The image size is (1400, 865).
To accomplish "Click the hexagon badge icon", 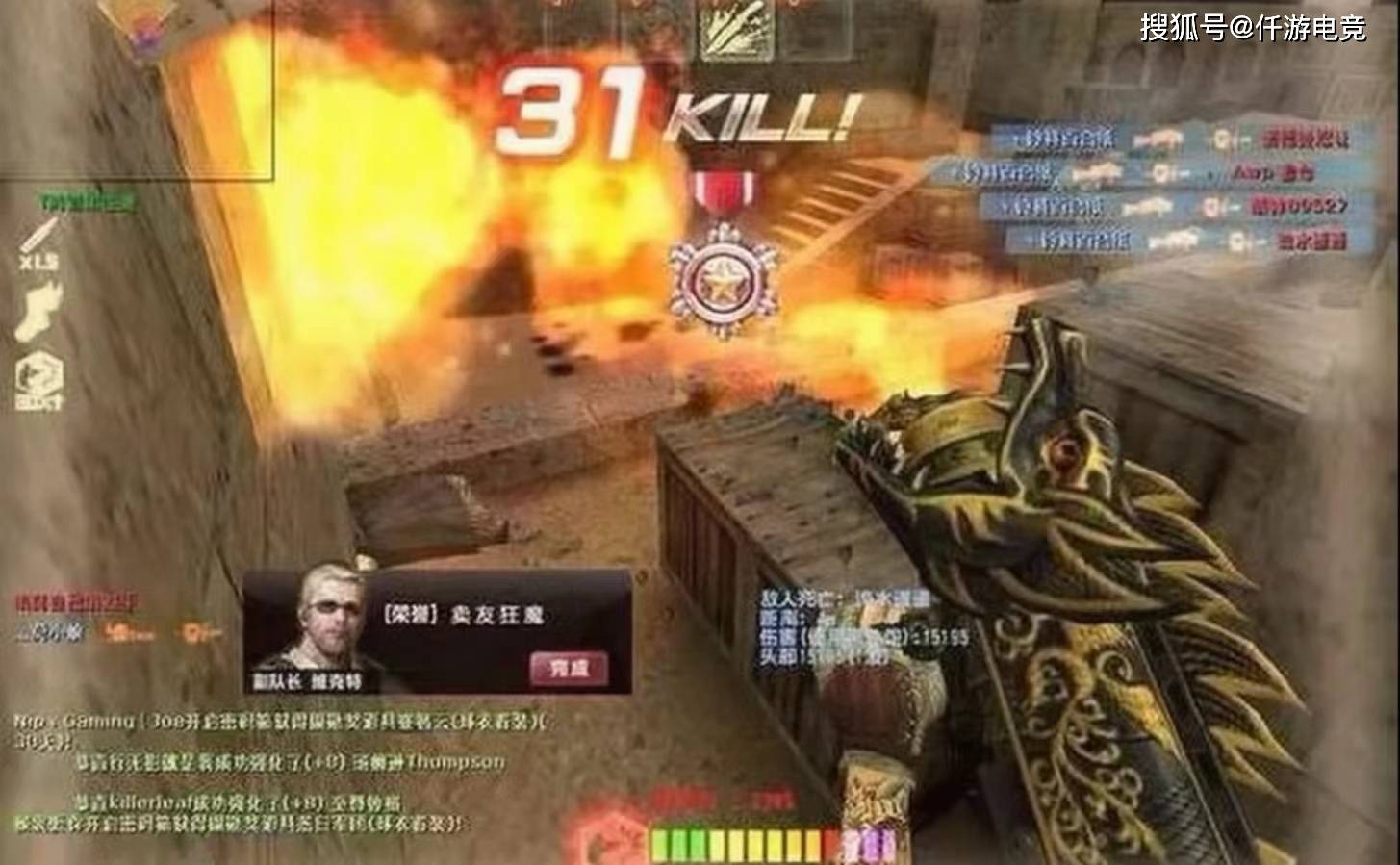I will pos(38,382).
